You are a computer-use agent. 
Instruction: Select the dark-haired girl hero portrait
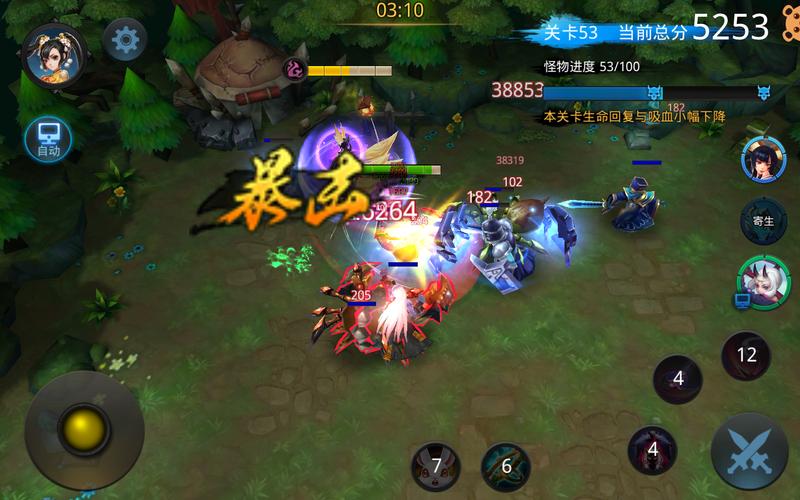(x=763, y=159)
